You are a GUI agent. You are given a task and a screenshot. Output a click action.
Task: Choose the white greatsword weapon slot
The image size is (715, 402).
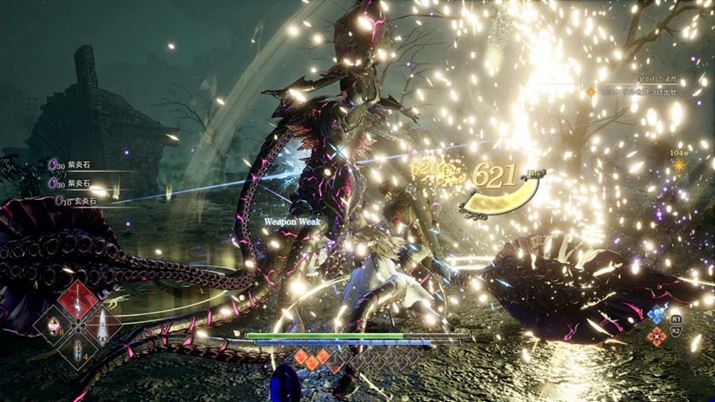click(102, 324)
